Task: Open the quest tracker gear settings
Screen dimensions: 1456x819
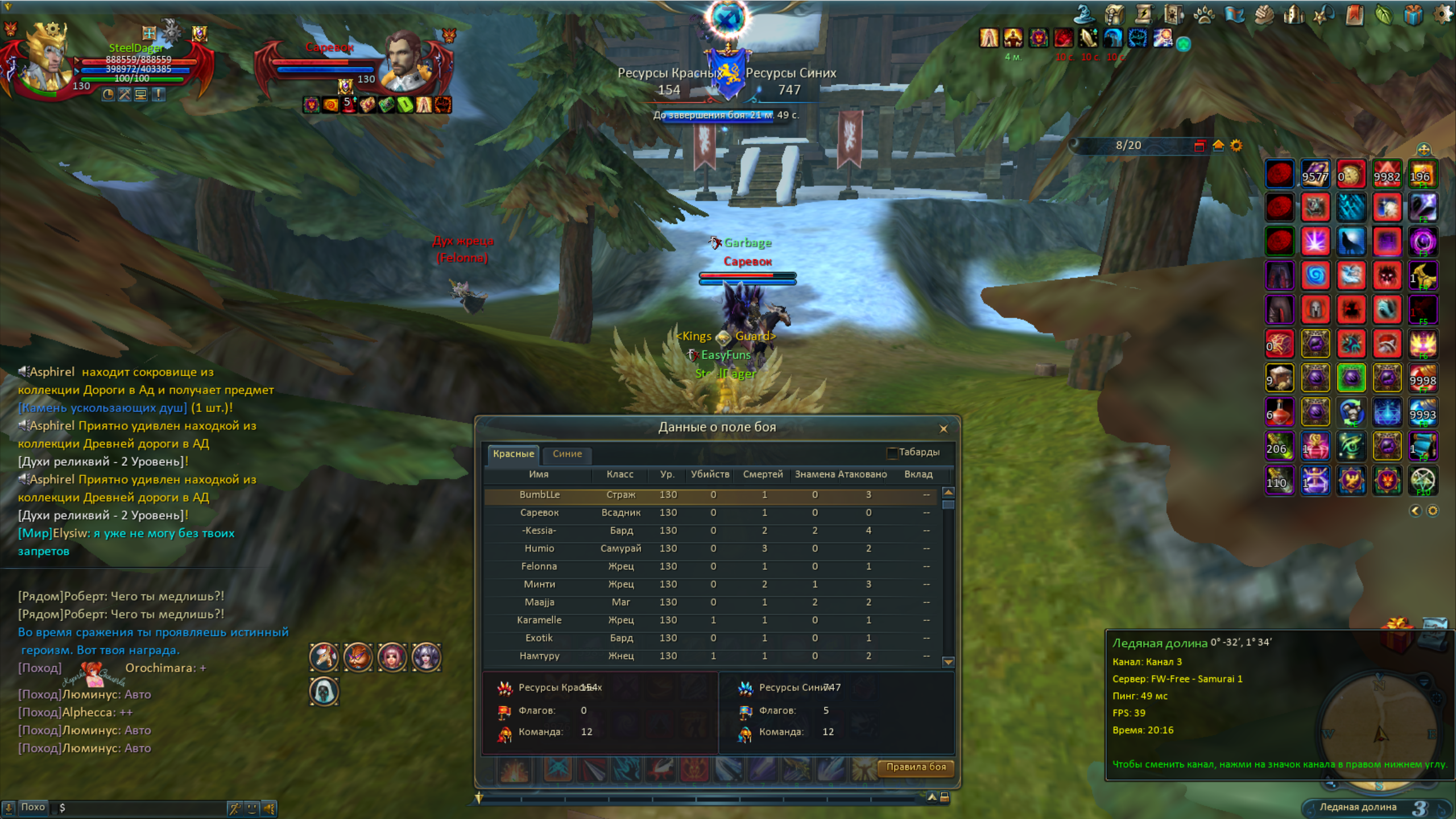Action: coord(1236,146)
